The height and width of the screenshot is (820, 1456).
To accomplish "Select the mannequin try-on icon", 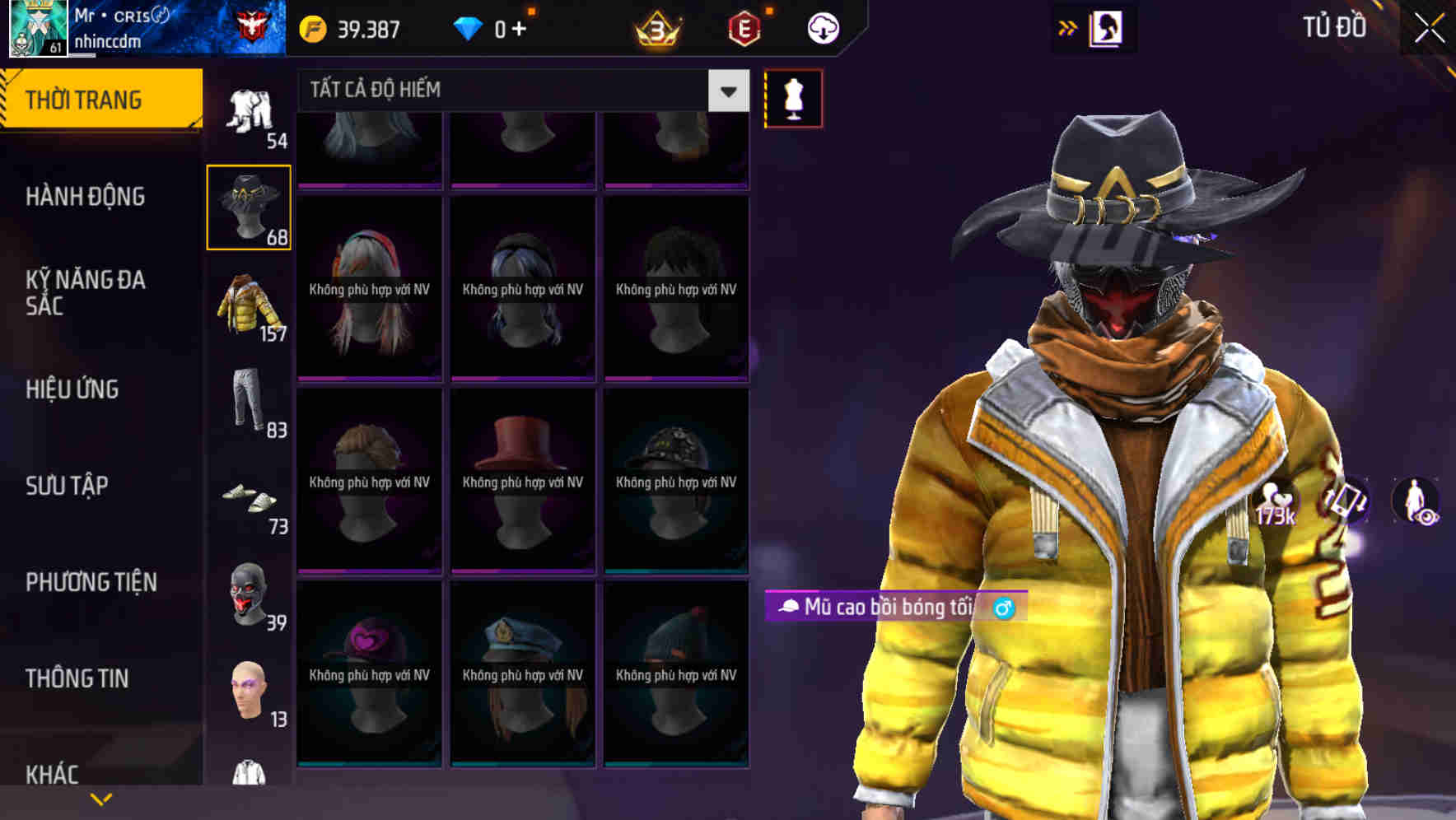I will pyautogui.click(x=793, y=97).
